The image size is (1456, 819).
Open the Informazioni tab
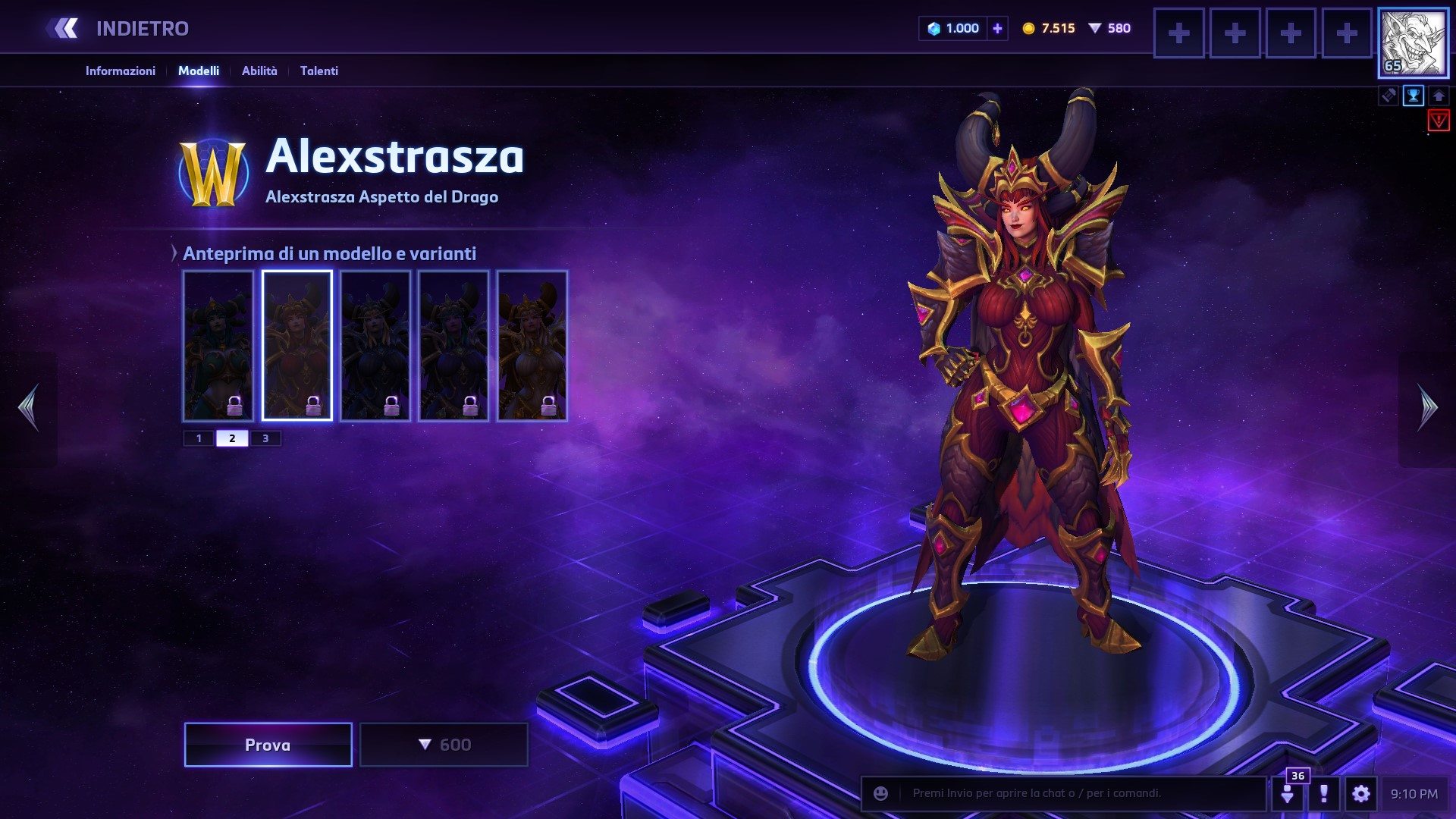point(120,71)
